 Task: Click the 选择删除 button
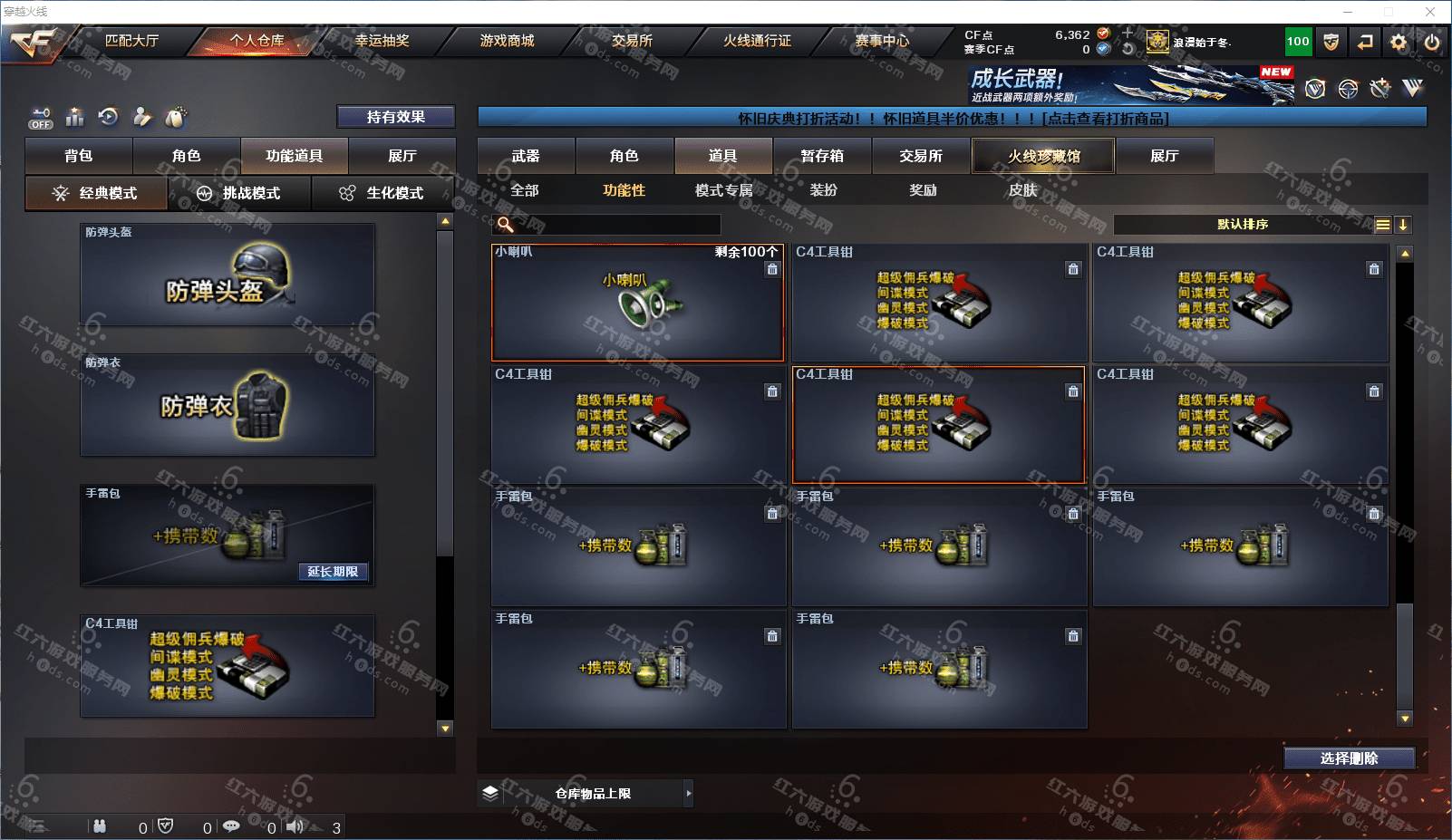pyautogui.click(x=1349, y=758)
